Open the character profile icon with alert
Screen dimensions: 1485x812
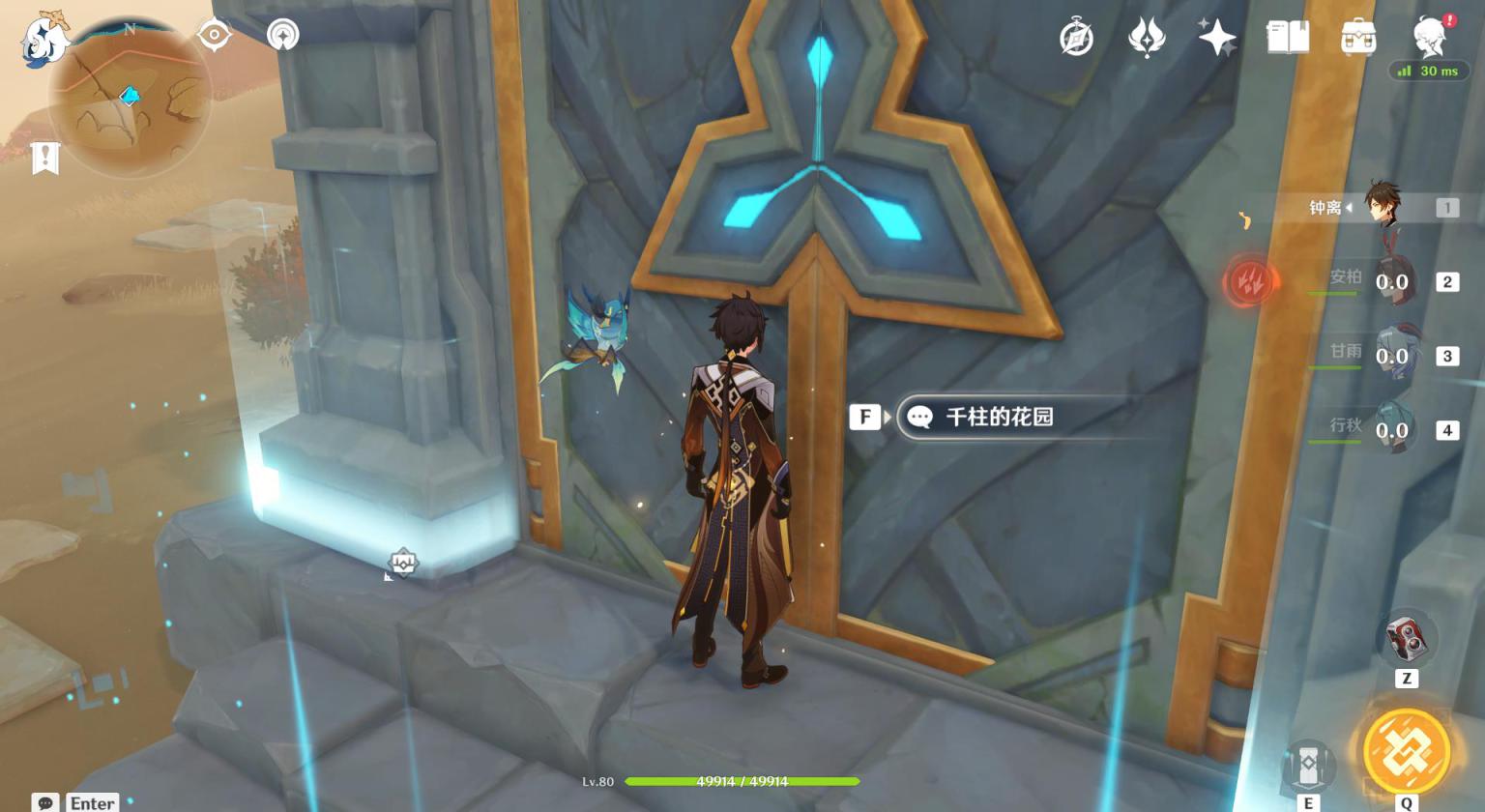coord(1430,37)
